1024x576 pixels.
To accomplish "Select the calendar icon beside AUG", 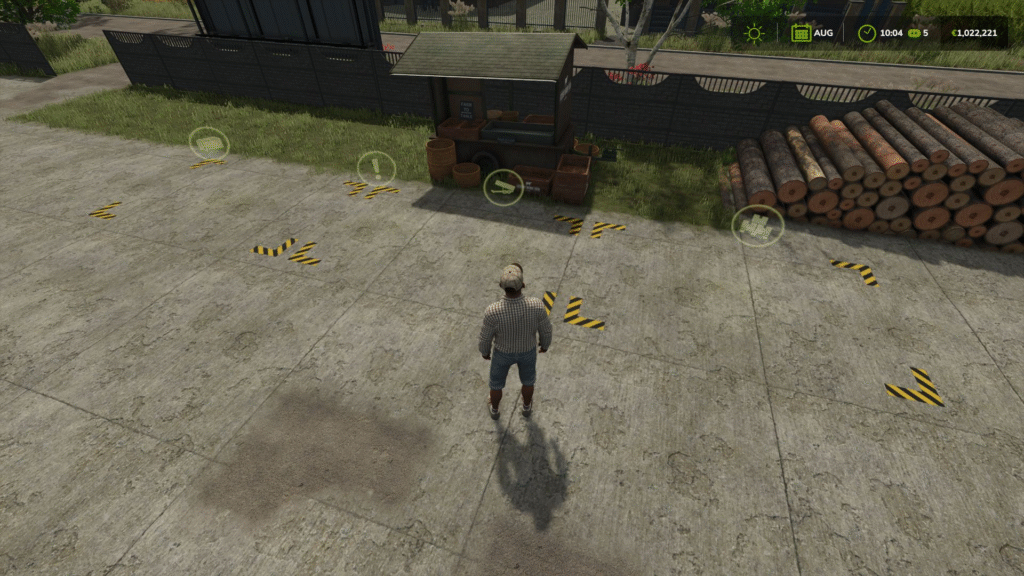I will [x=800, y=33].
